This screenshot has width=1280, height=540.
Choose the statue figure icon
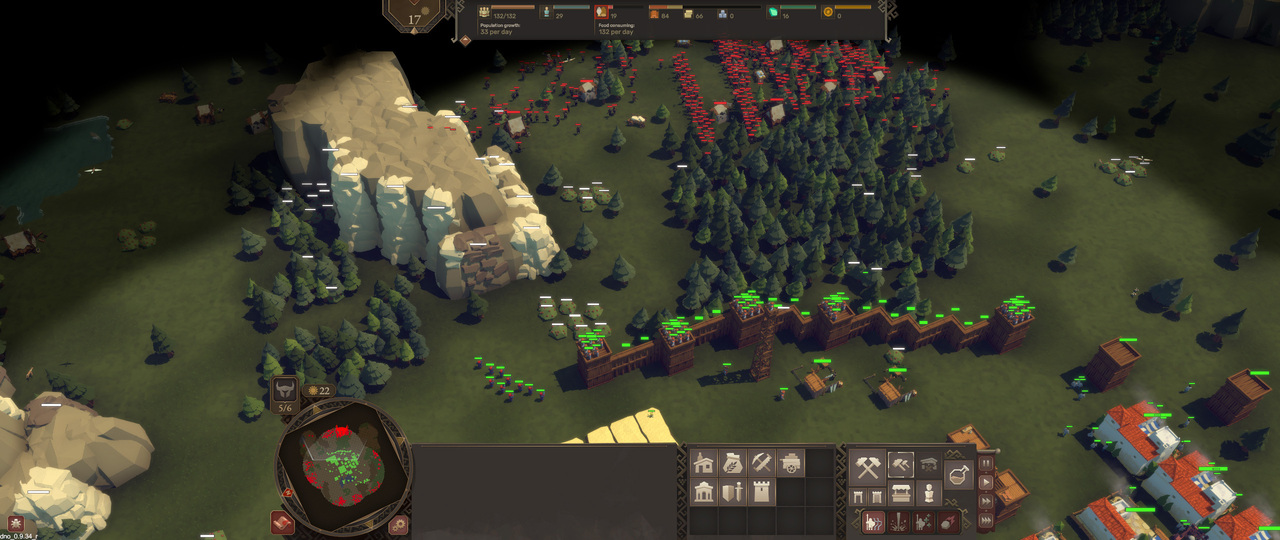929,494
